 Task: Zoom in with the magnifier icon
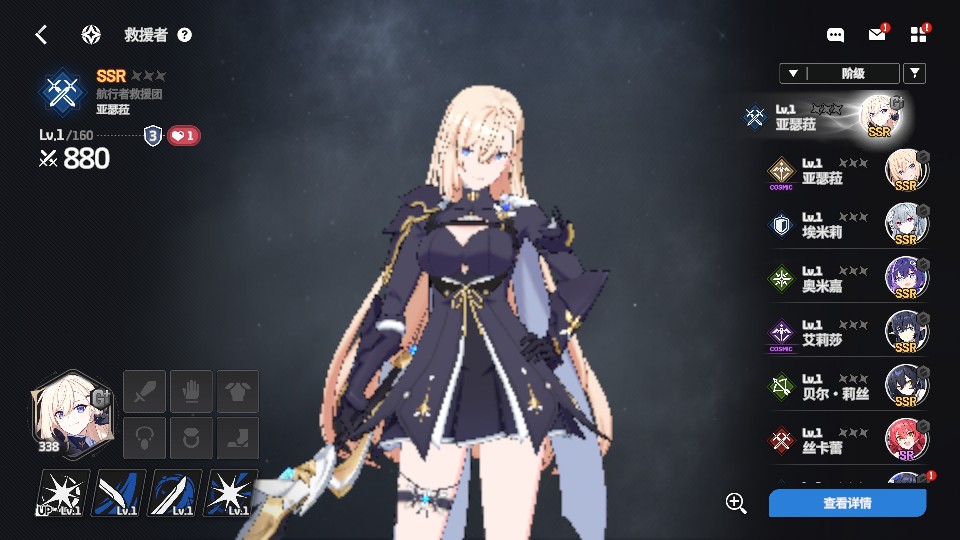pos(736,503)
